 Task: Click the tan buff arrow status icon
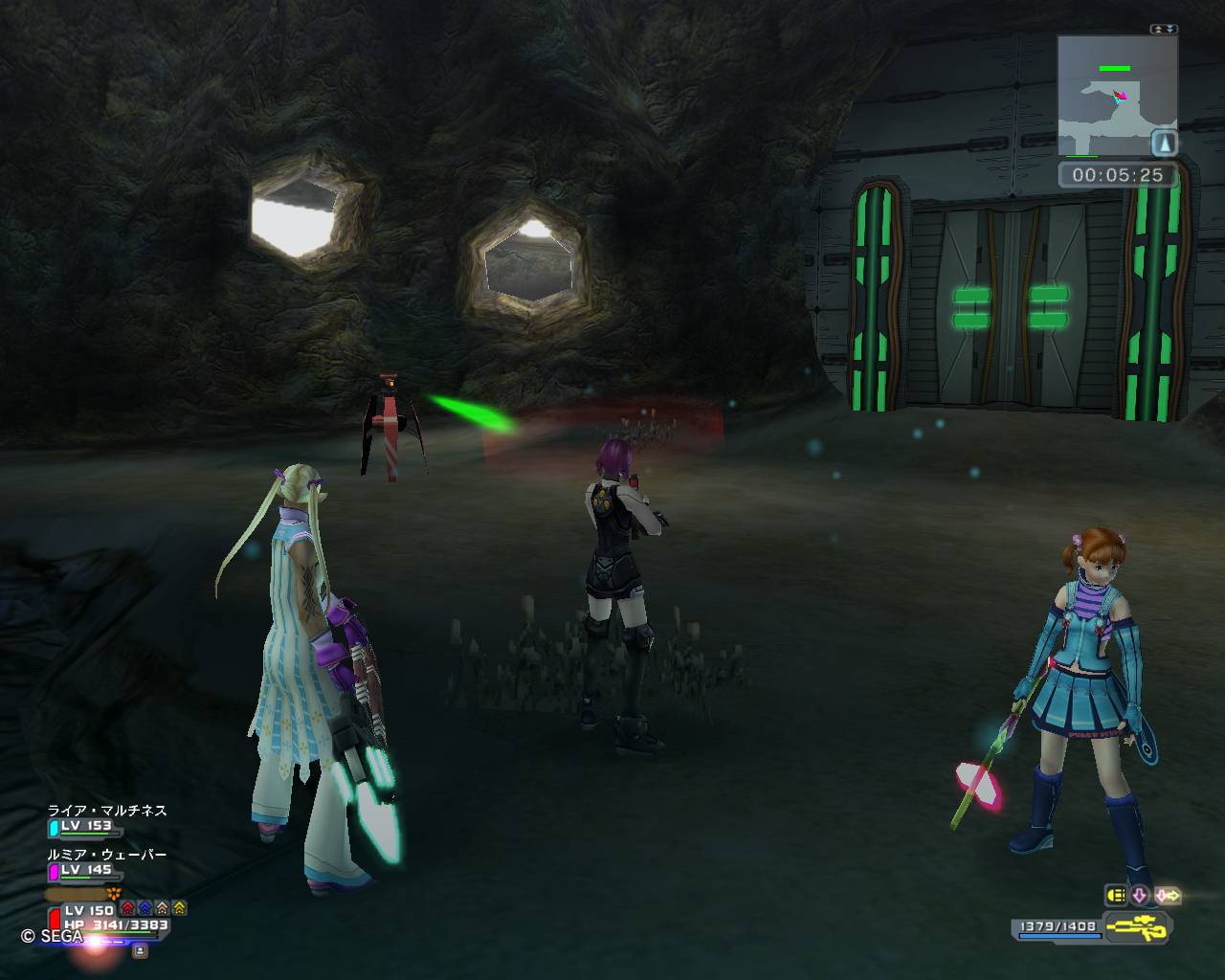(x=163, y=908)
